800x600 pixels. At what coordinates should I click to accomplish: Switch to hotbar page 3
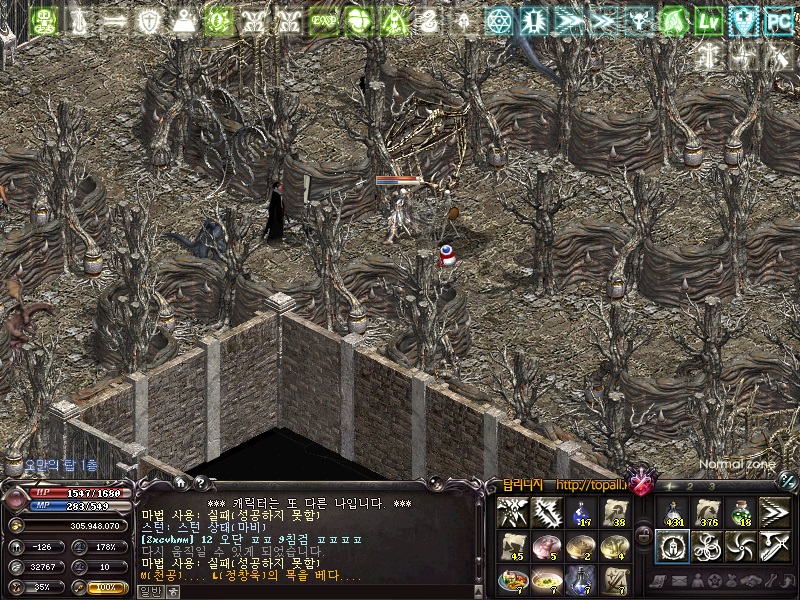(x=711, y=486)
